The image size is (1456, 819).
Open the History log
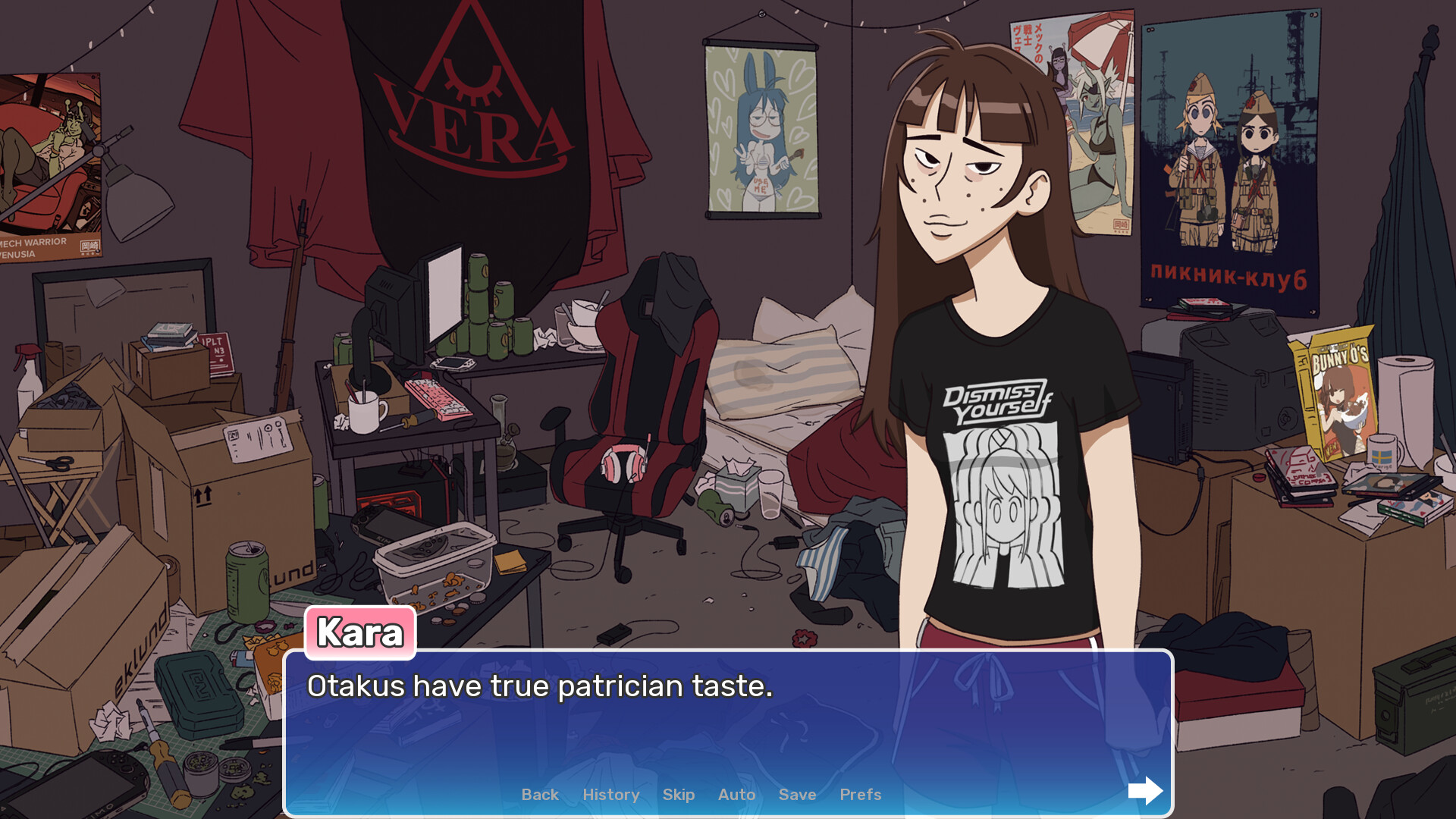click(x=610, y=794)
